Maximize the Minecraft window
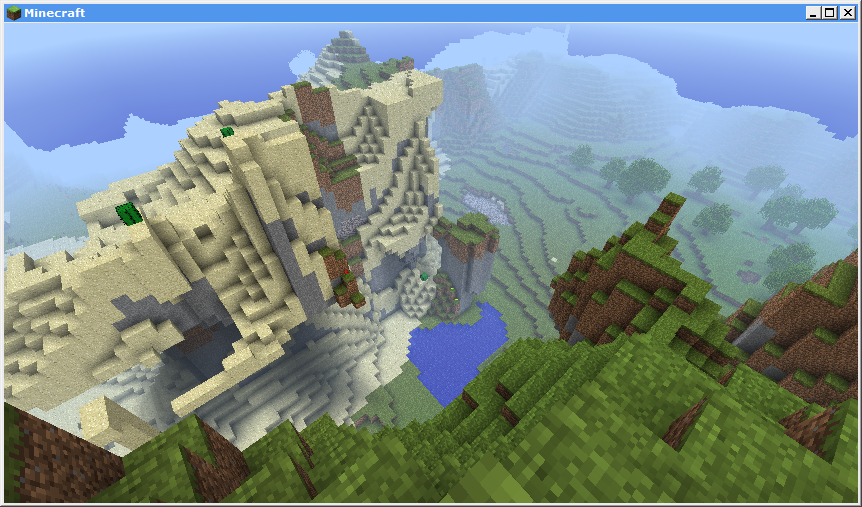This screenshot has width=862, height=507. tap(829, 13)
